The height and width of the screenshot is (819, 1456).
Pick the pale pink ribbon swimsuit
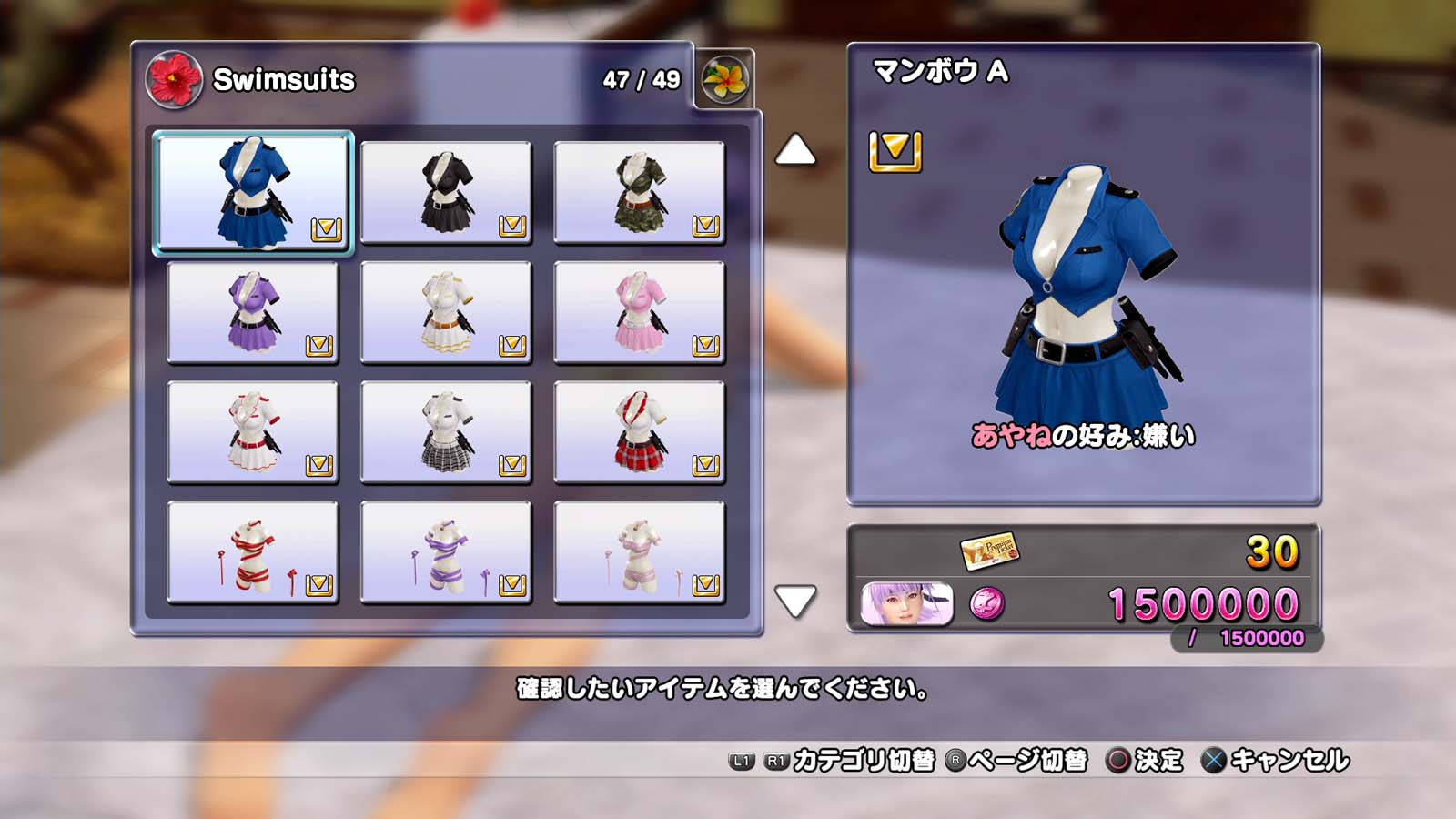pyautogui.click(x=639, y=552)
